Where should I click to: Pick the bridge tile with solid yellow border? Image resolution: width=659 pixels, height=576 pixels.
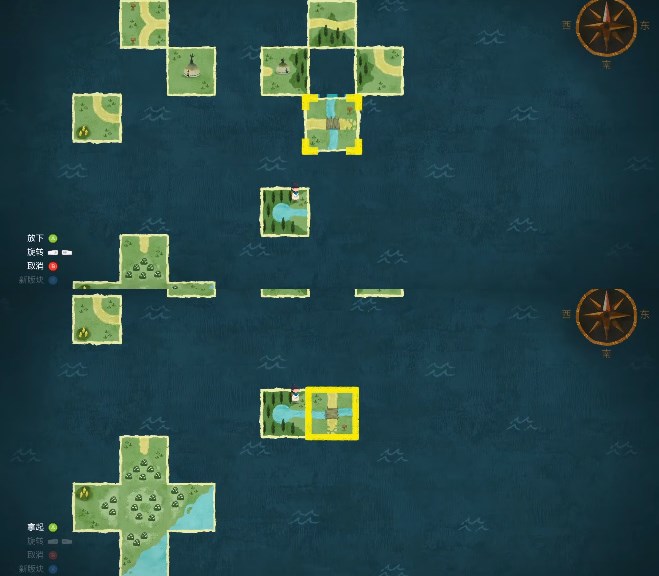click(332, 413)
